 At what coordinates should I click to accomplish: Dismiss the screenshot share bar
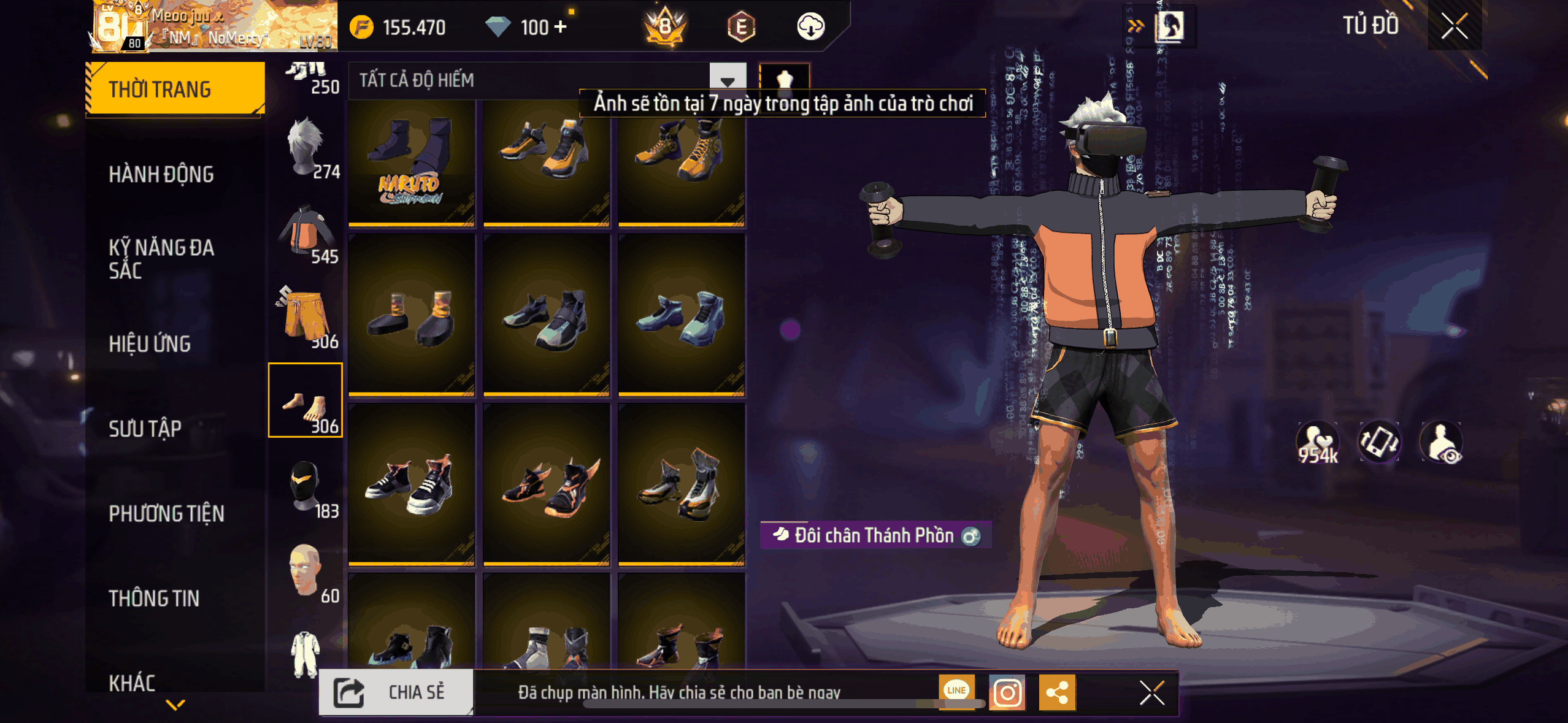[x=1151, y=693]
